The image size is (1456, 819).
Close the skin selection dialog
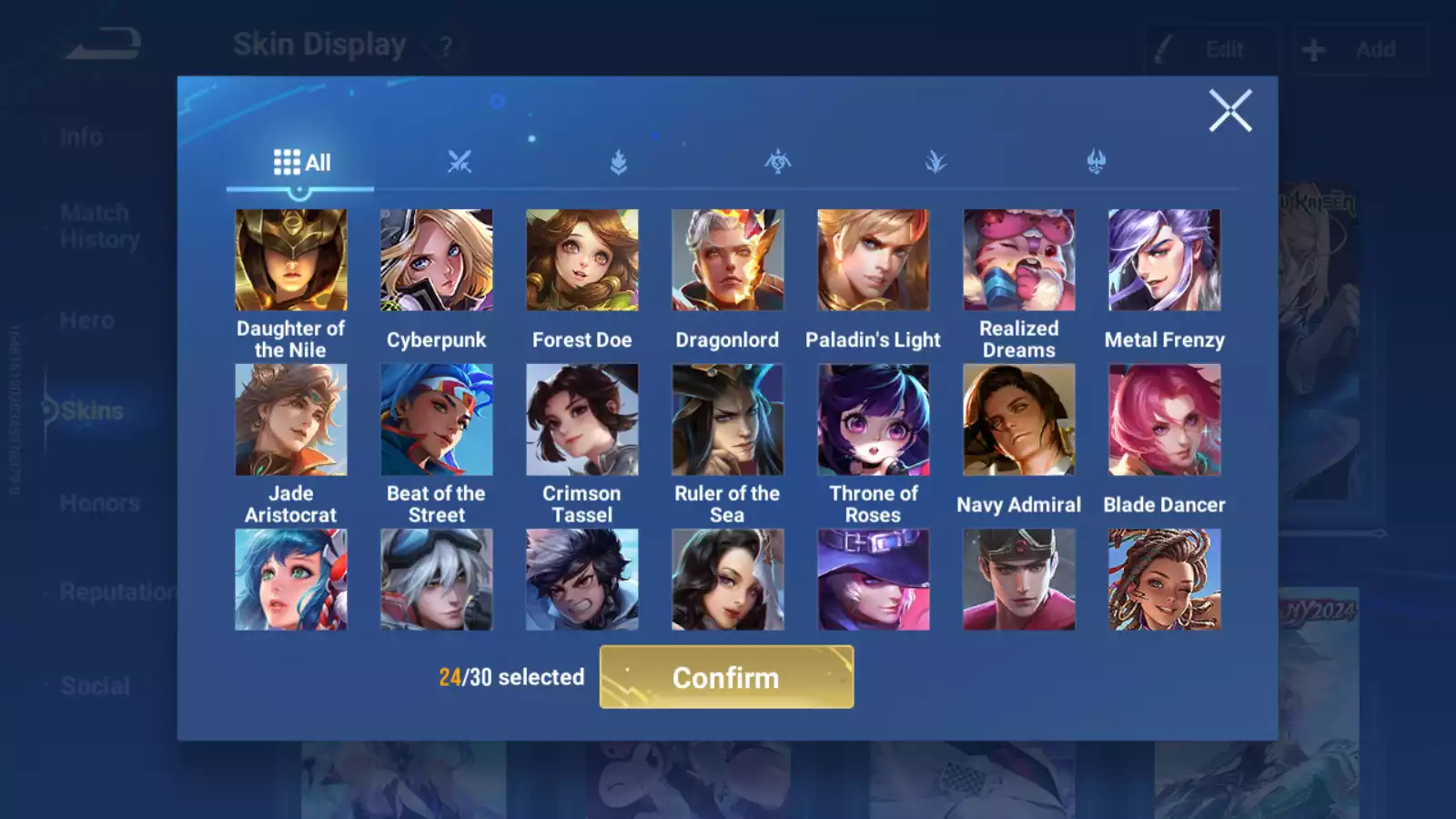tap(1230, 111)
